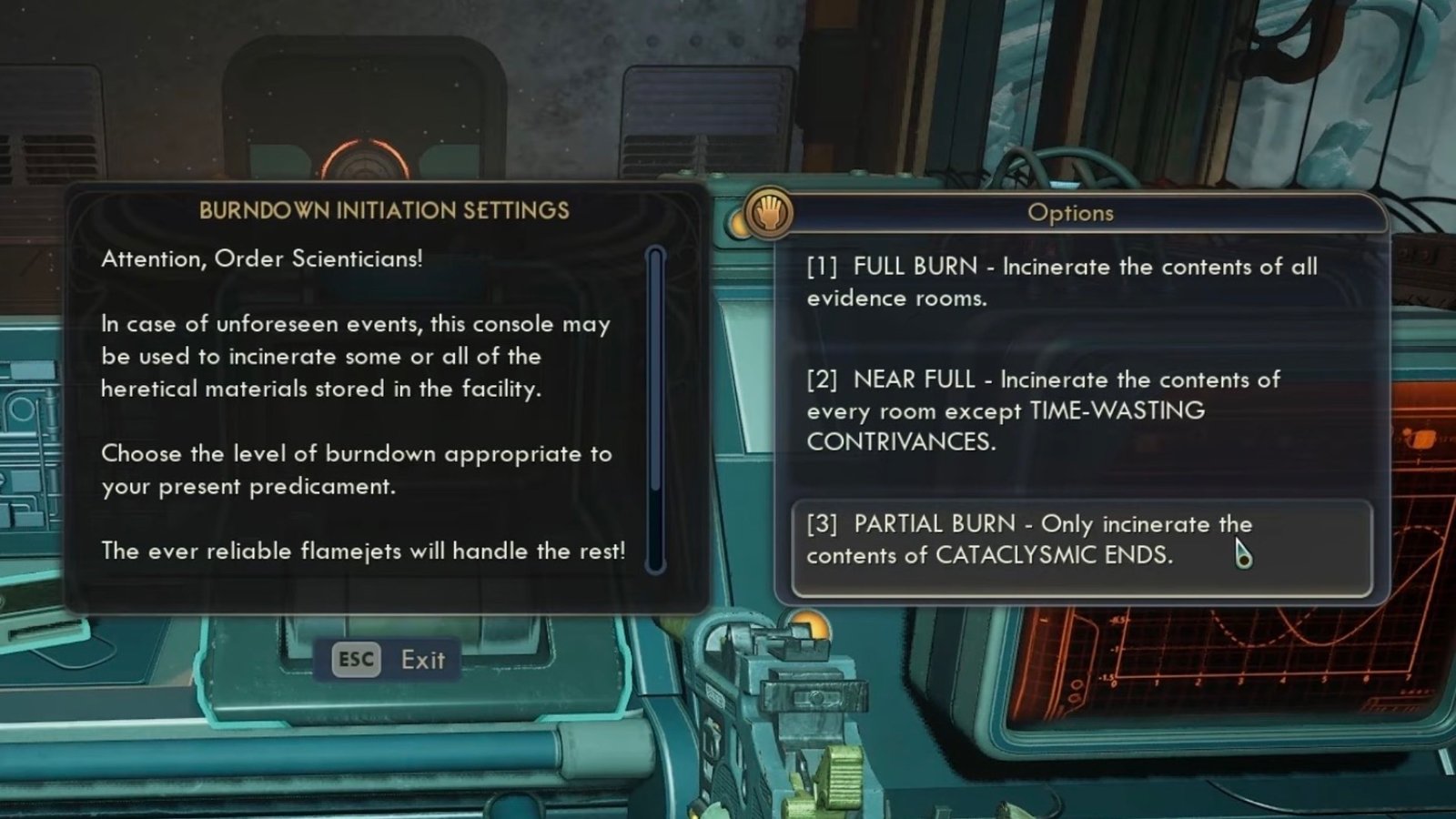The image size is (1456, 819).
Task: Click the Options header bar
Action: tap(1072, 214)
